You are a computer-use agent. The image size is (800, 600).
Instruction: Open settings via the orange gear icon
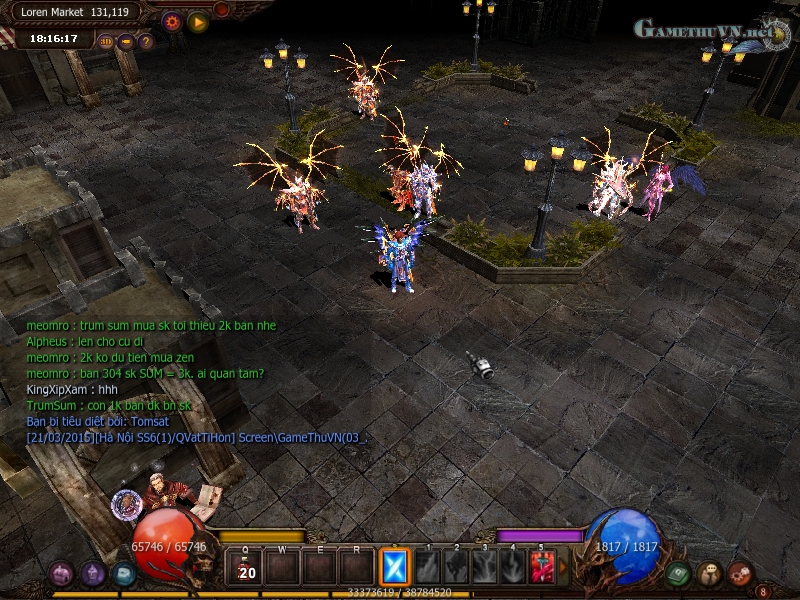coord(172,21)
